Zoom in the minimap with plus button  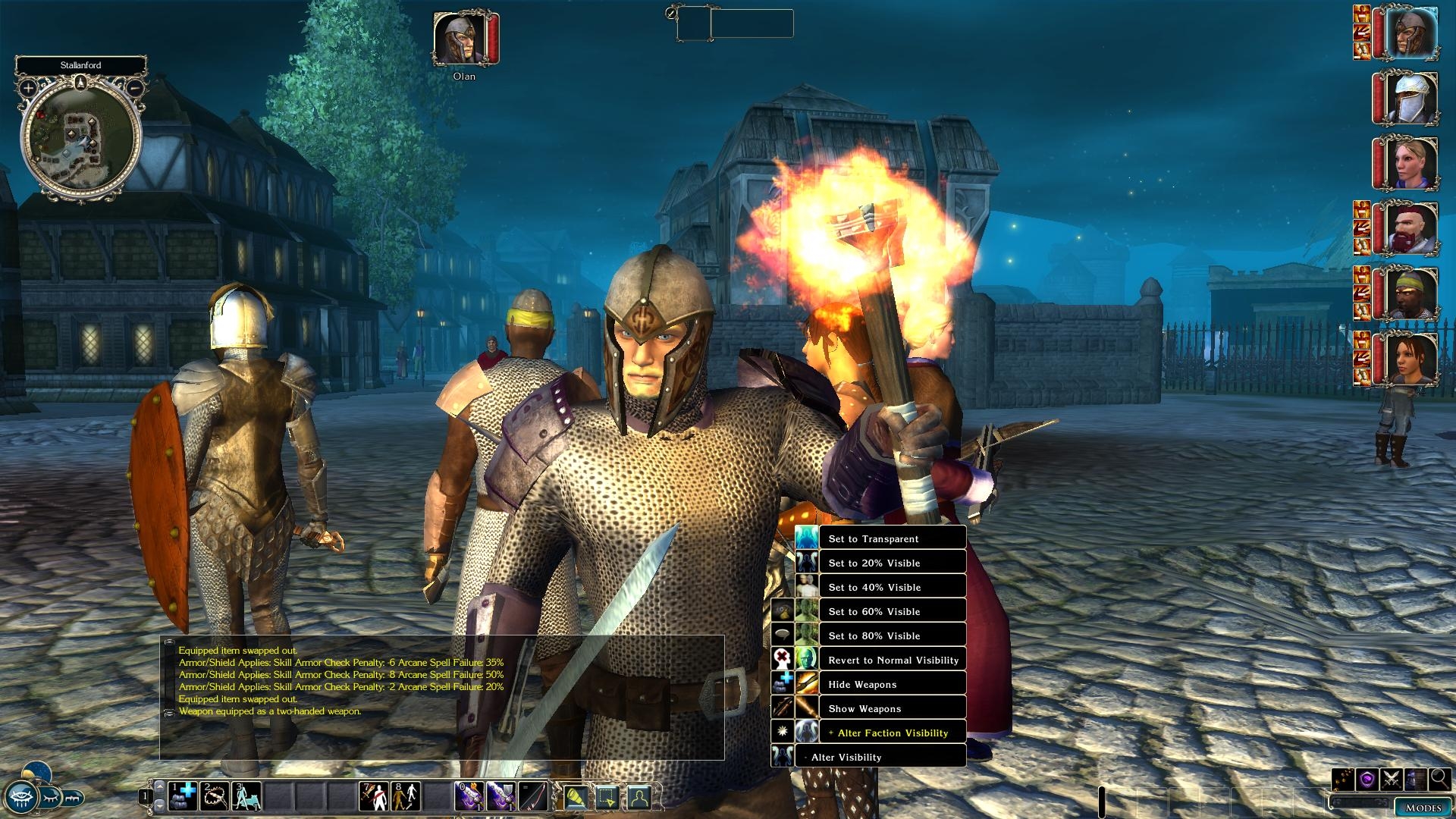[28, 88]
